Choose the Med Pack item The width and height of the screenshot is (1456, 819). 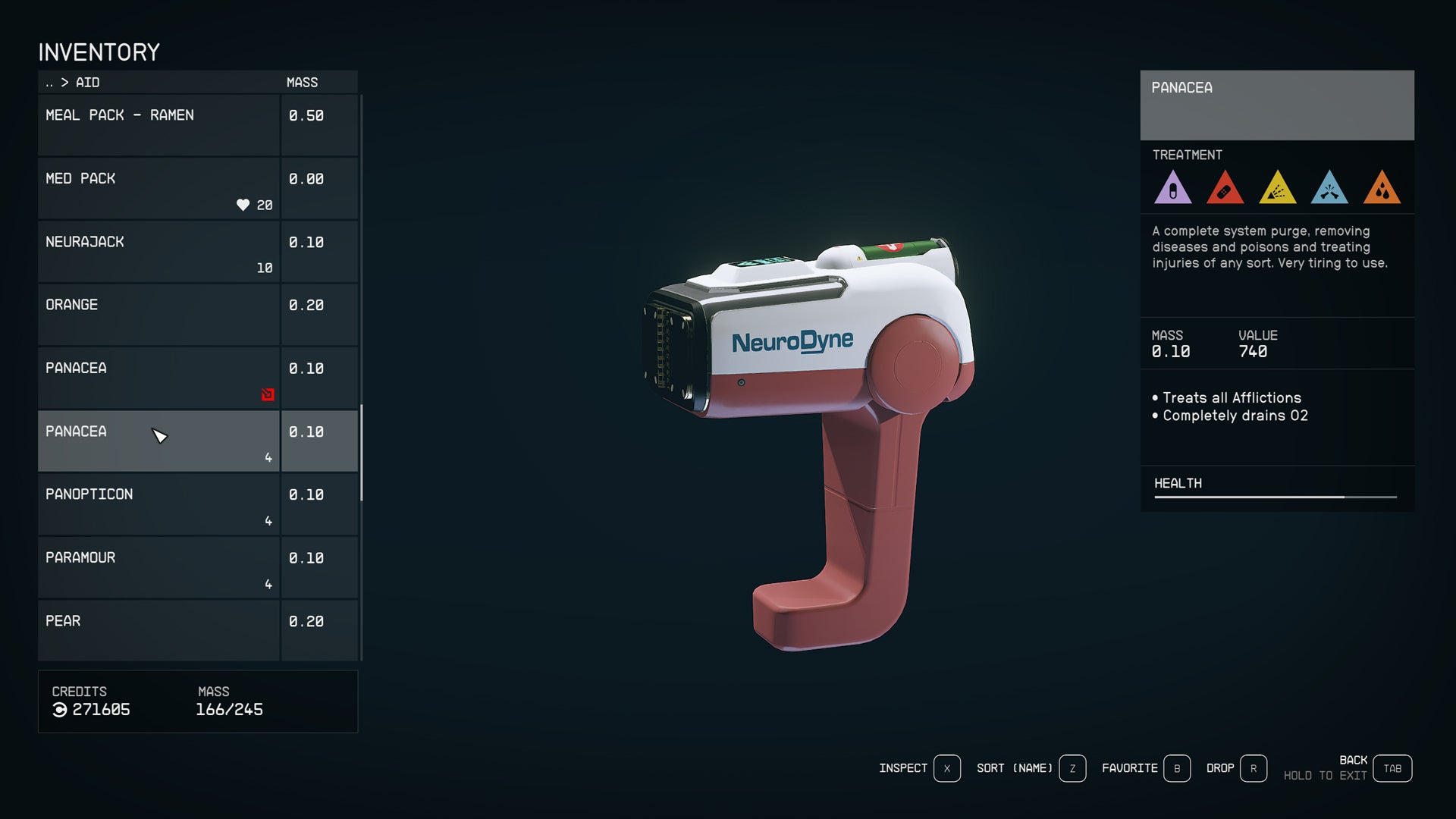pyautogui.click(x=159, y=189)
